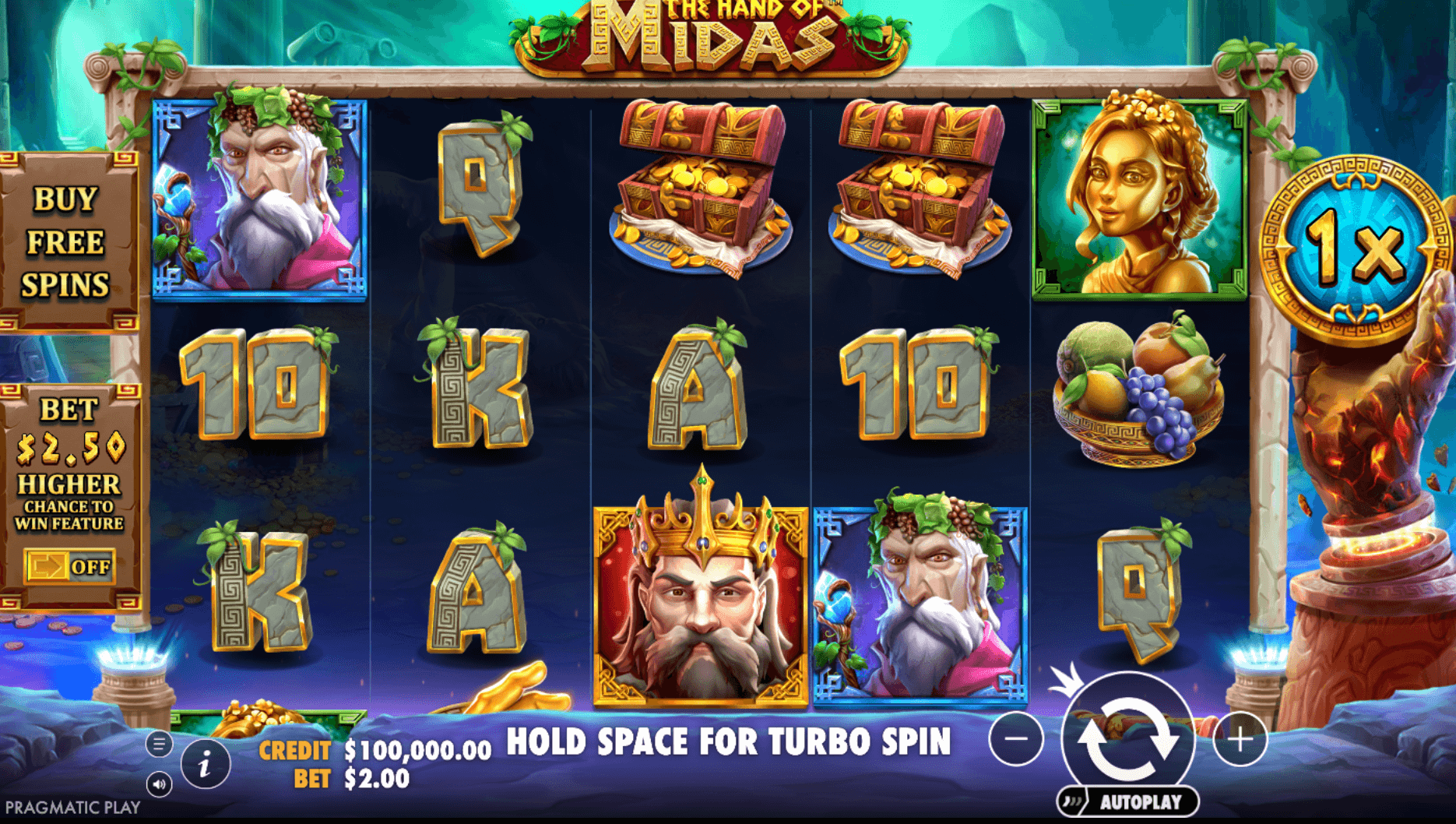1456x824 pixels.
Task: Increase the bet with the plus button
Action: tap(1240, 738)
